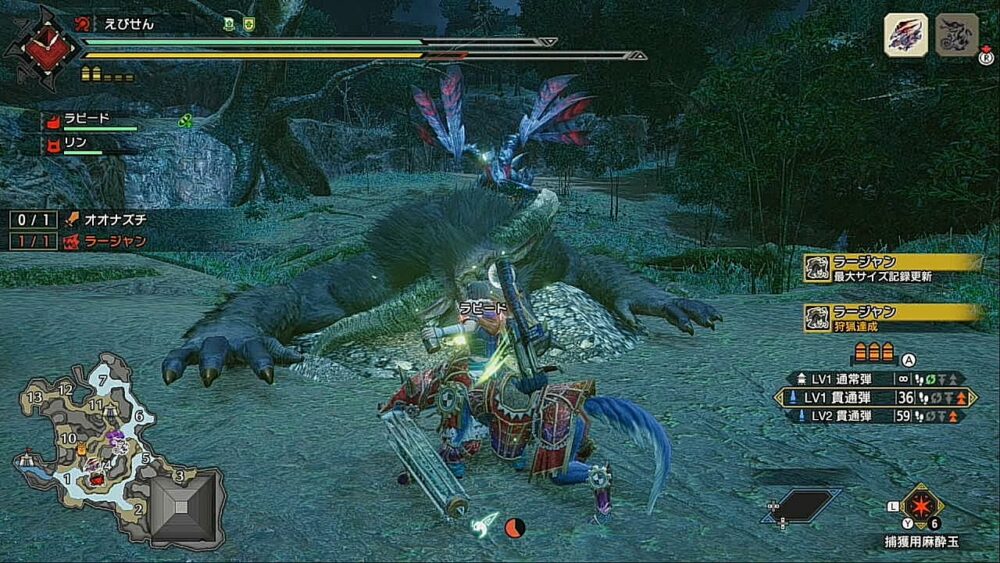Click the red weapon emblem beside えびせん
1000x563 pixels.
click(40, 45)
